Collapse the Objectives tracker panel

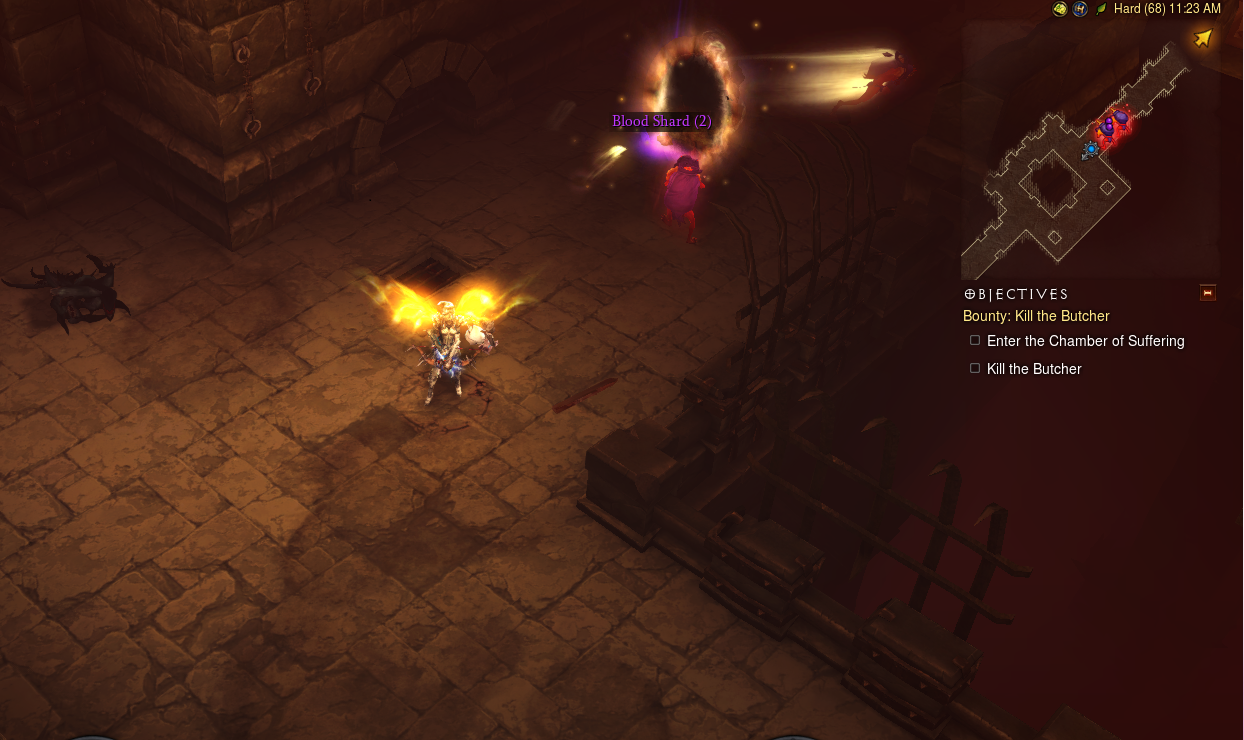(x=1208, y=293)
